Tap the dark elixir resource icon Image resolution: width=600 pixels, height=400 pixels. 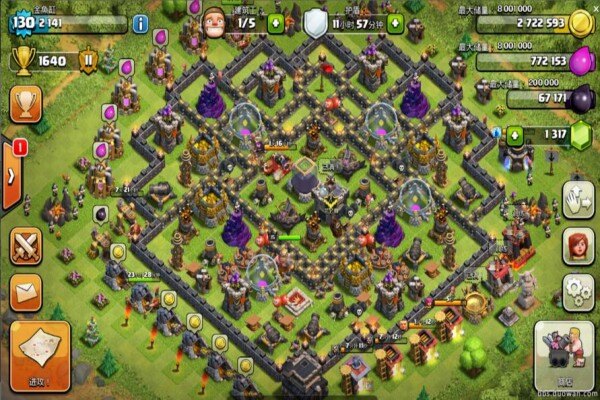pos(581,97)
